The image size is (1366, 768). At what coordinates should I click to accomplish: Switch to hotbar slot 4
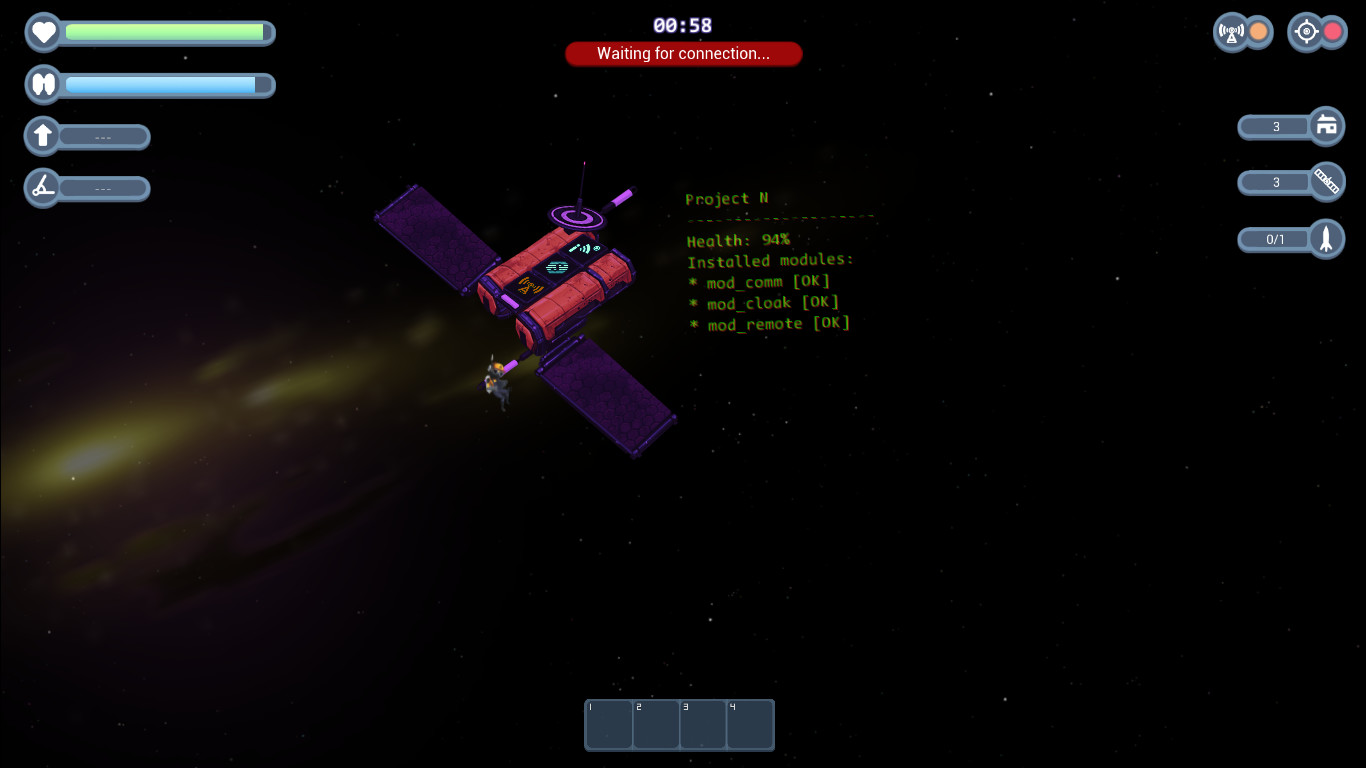click(x=750, y=724)
